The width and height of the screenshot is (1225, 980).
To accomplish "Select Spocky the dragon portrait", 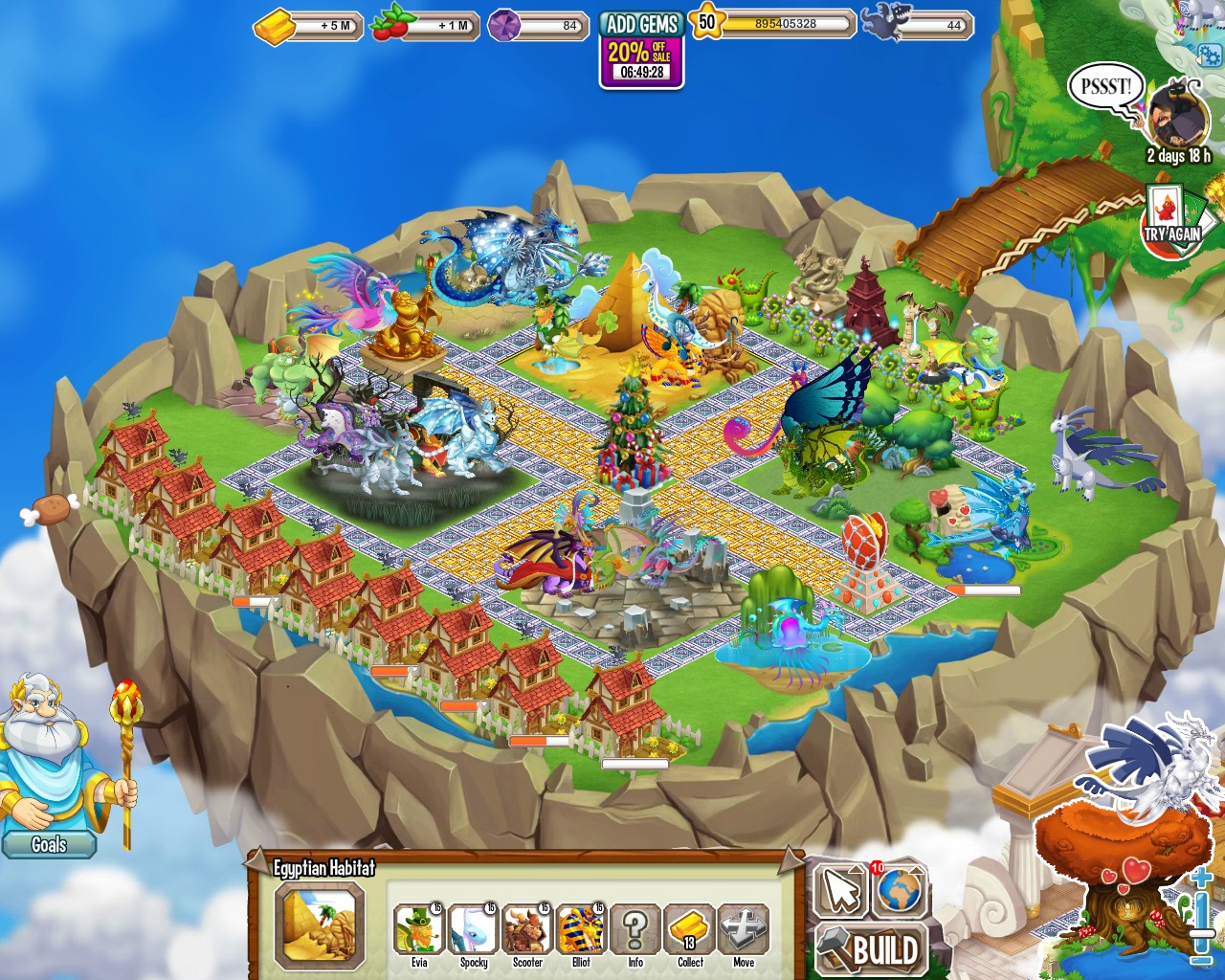I will pyautogui.click(x=473, y=928).
